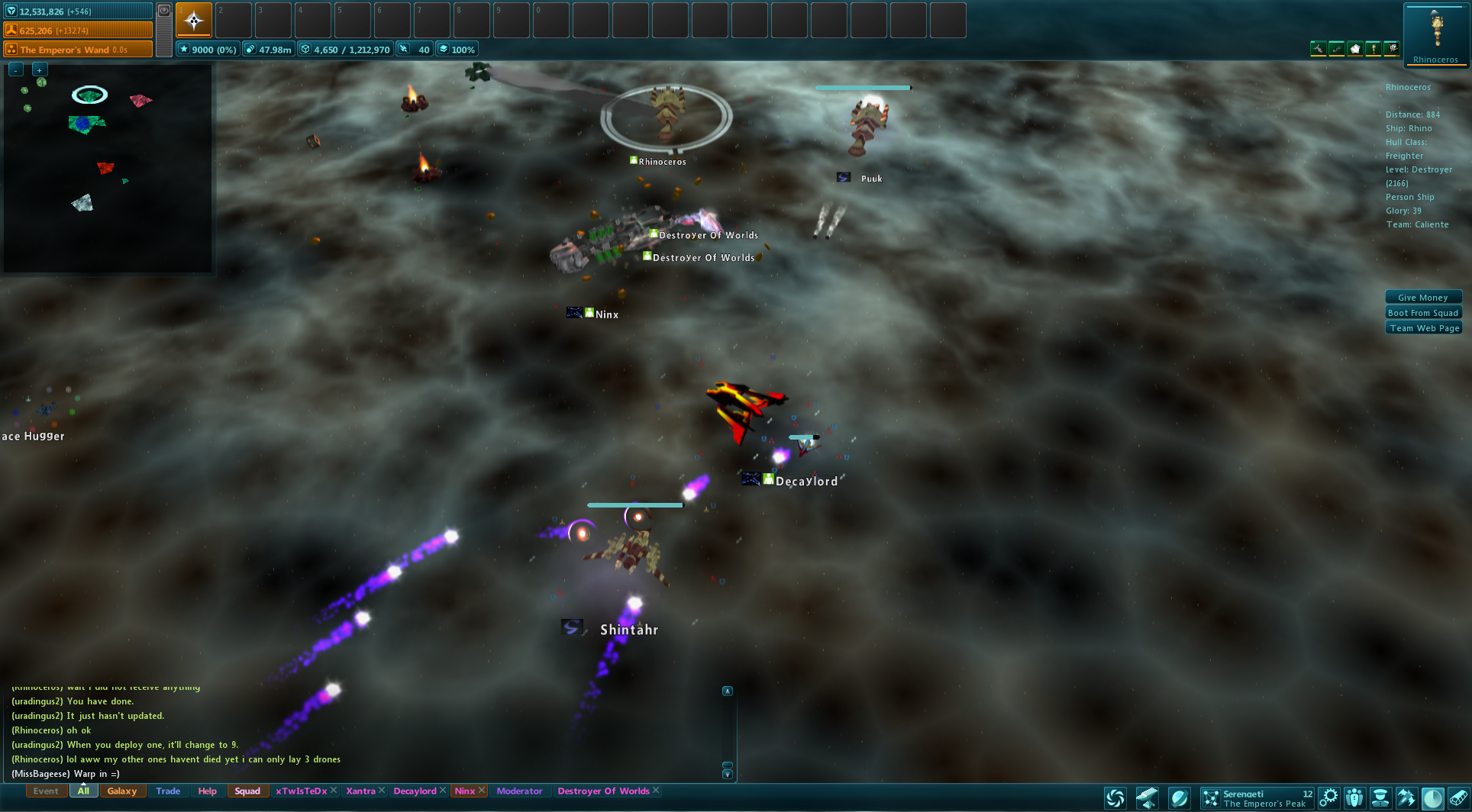Open the Serengeti galaxy map button
1472x812 pixels.
tap(1211, 798)
